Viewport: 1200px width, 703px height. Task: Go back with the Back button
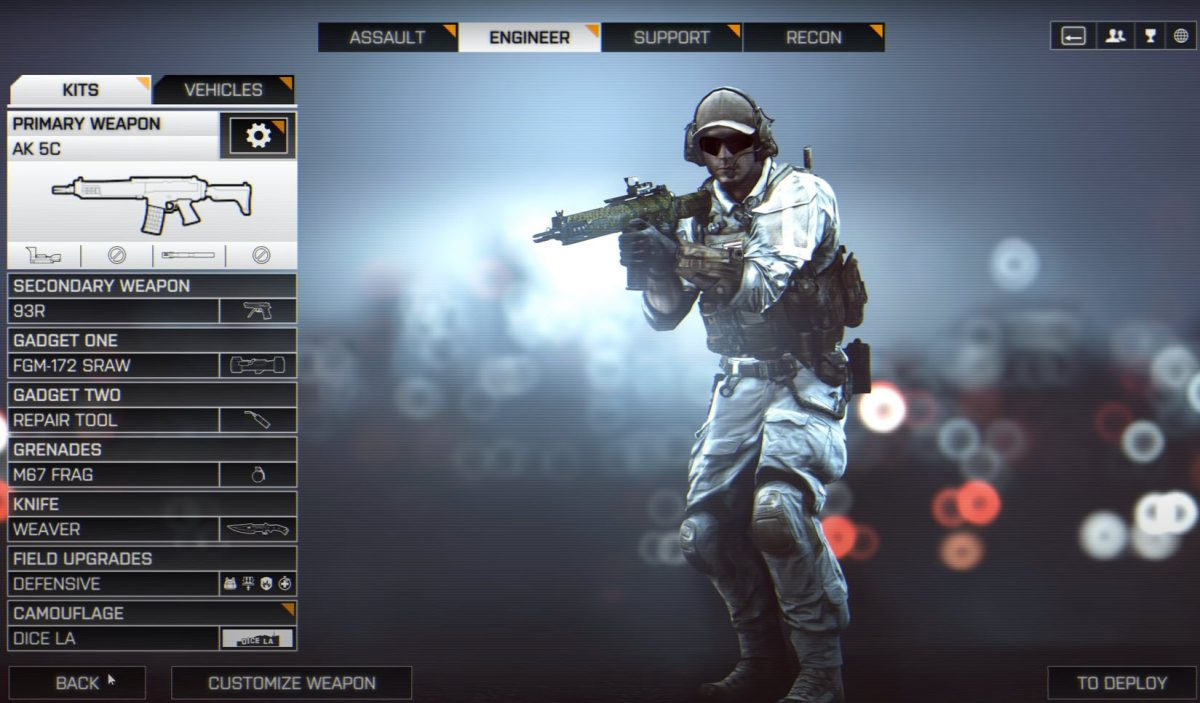coord(77,683)
